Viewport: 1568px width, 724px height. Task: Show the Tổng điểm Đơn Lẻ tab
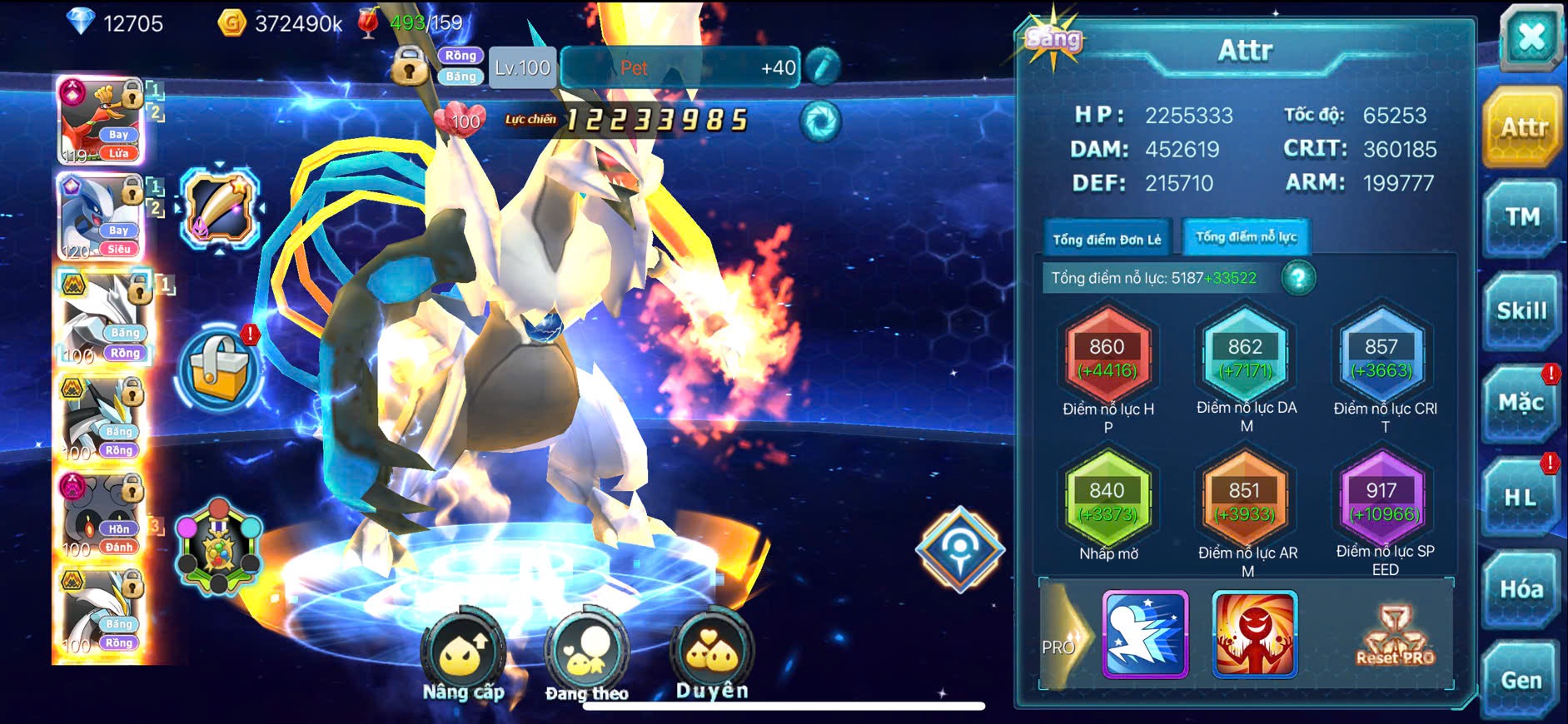coord(1107,240)
